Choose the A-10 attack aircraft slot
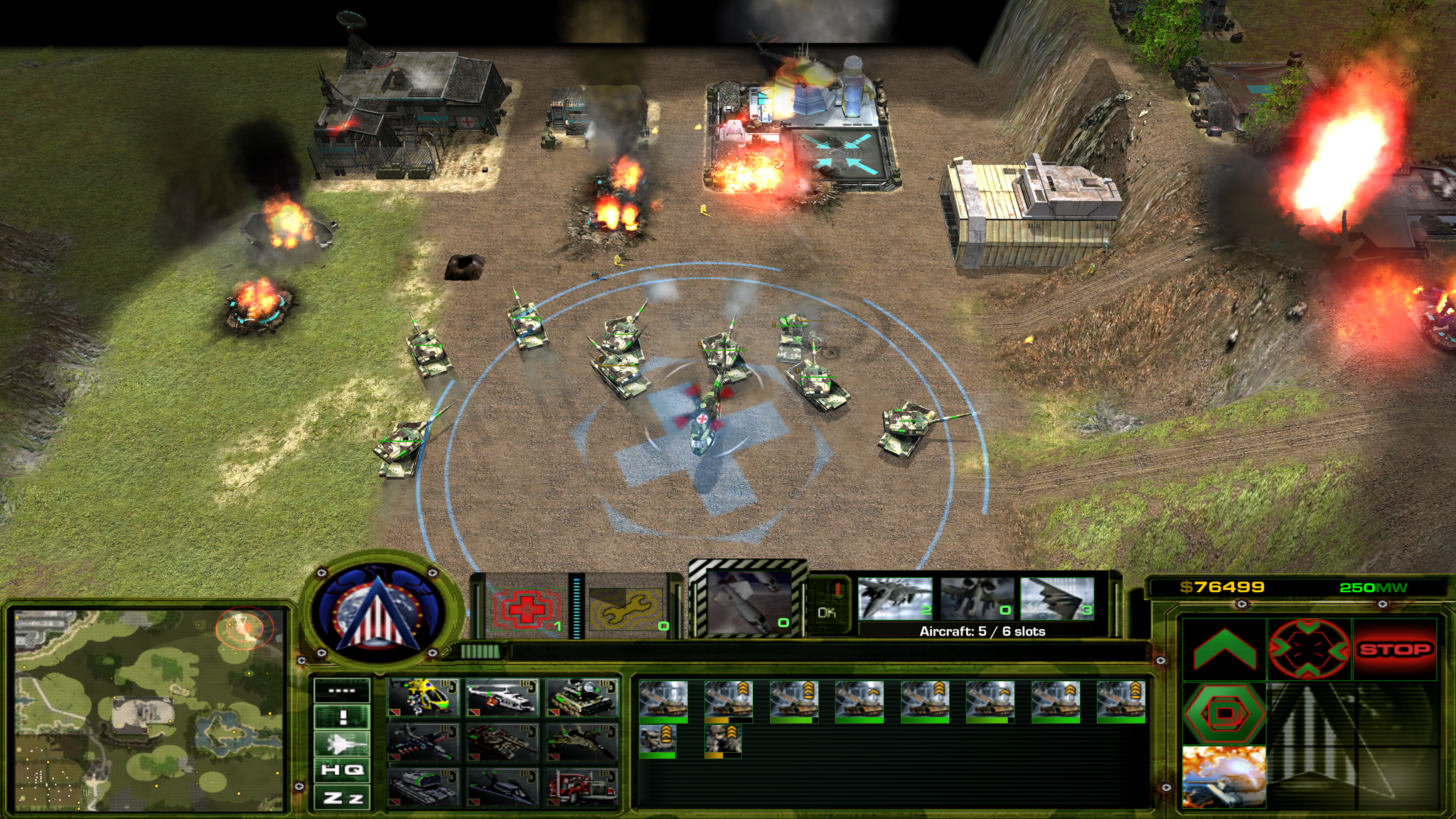The image size is (1456, 819). pyautogui.click(x=977, y=599)
